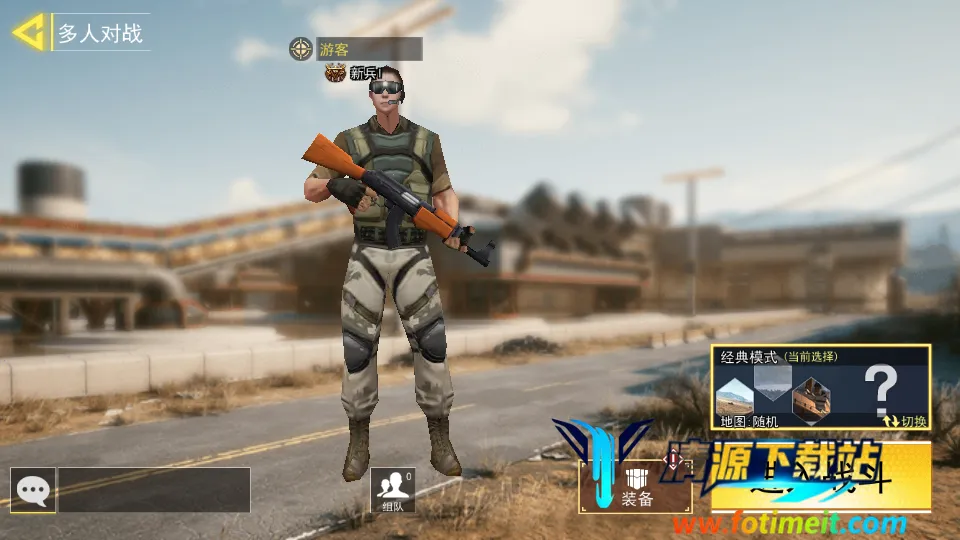Click the chat message box
Screen dimensions: 960x540
[154, 490]
